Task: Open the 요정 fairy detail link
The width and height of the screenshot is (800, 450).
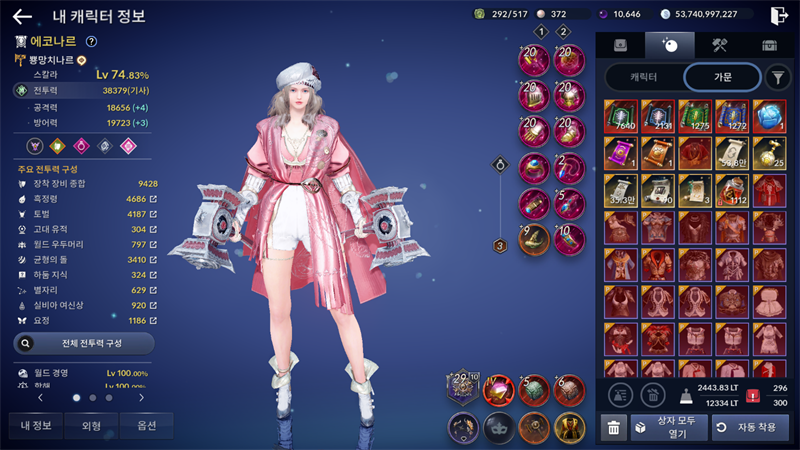Action: [153, 320]
